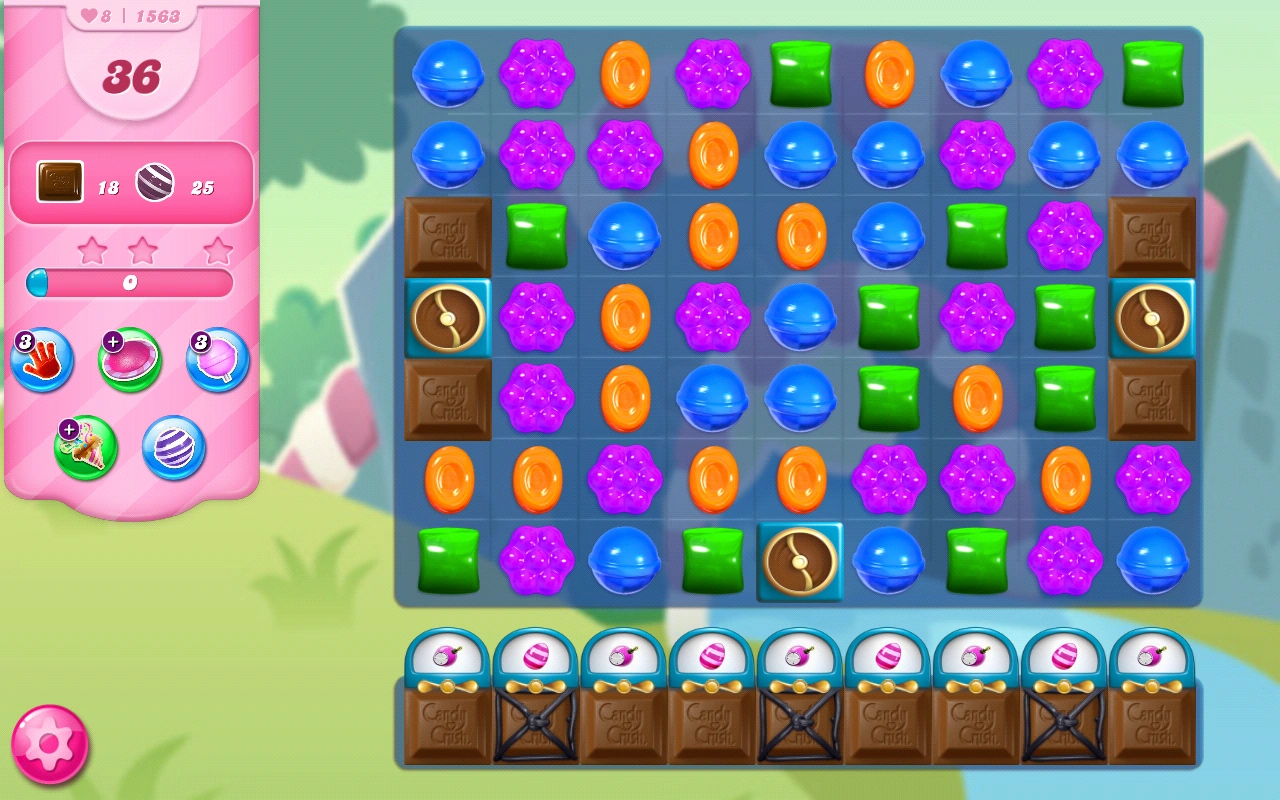Select the party popper booster

[x=86, y=447]
